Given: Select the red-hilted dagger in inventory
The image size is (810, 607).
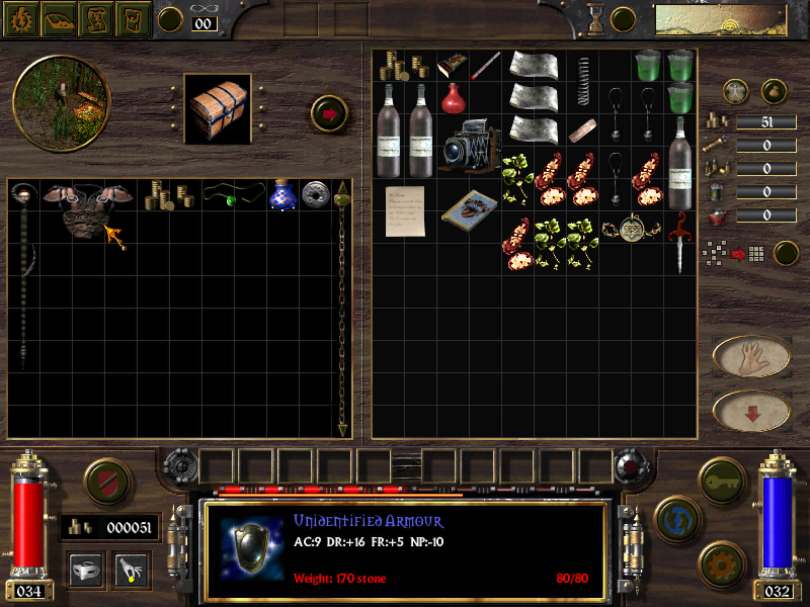Looking at the screenshot, I should point(681,240).
